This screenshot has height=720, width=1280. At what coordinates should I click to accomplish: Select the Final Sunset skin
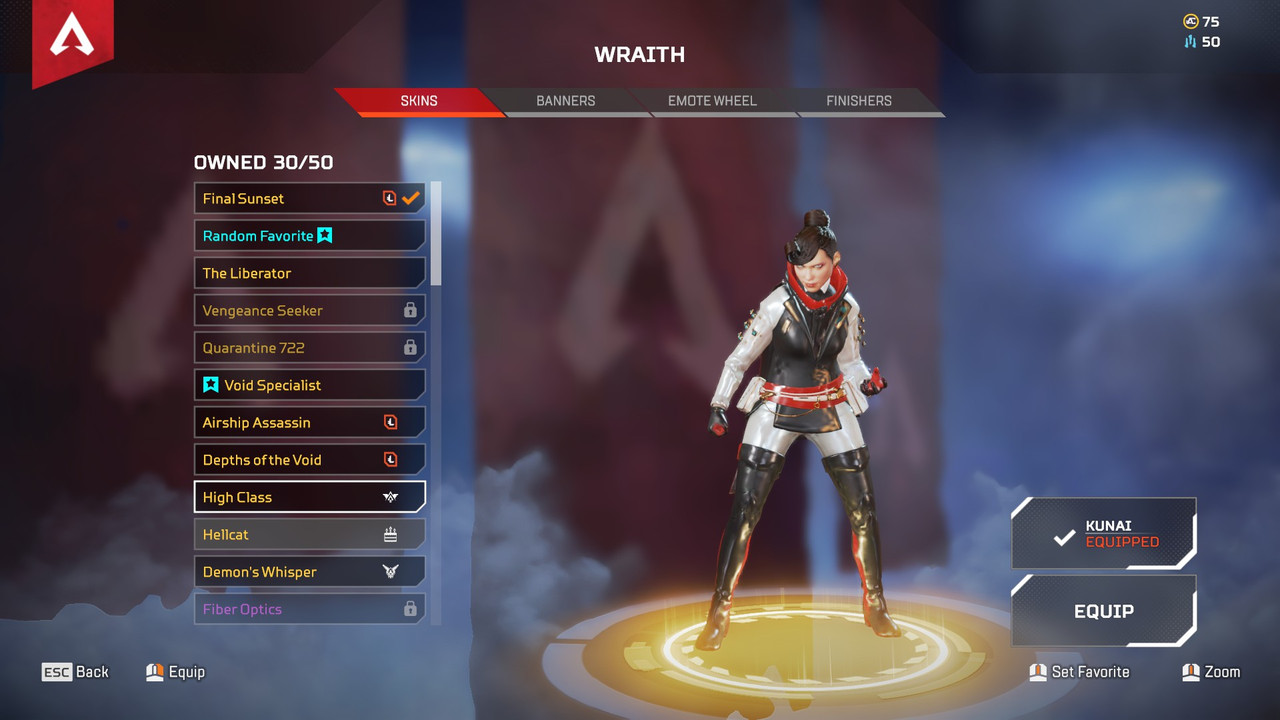(x=309, y=198)
